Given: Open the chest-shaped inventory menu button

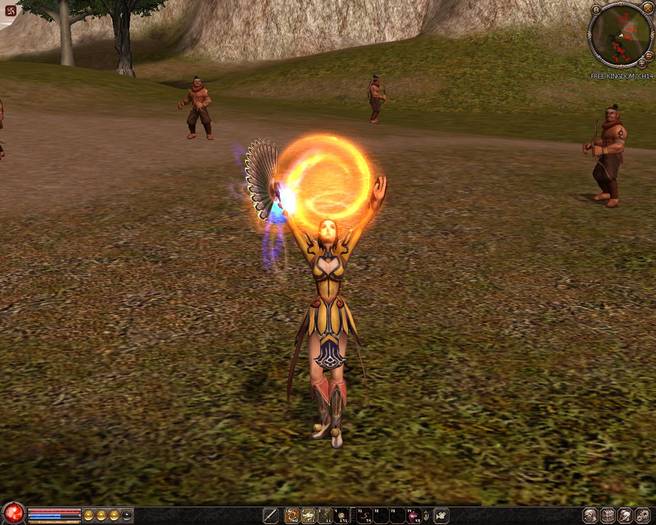Looking at the screenshot, I should coord(607,516).
